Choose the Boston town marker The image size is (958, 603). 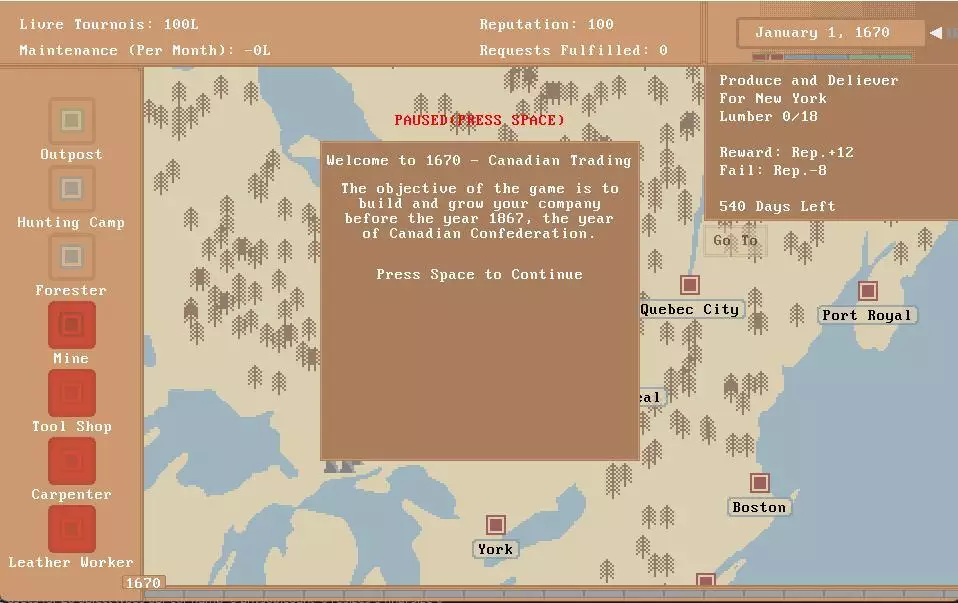coord(760,484)
